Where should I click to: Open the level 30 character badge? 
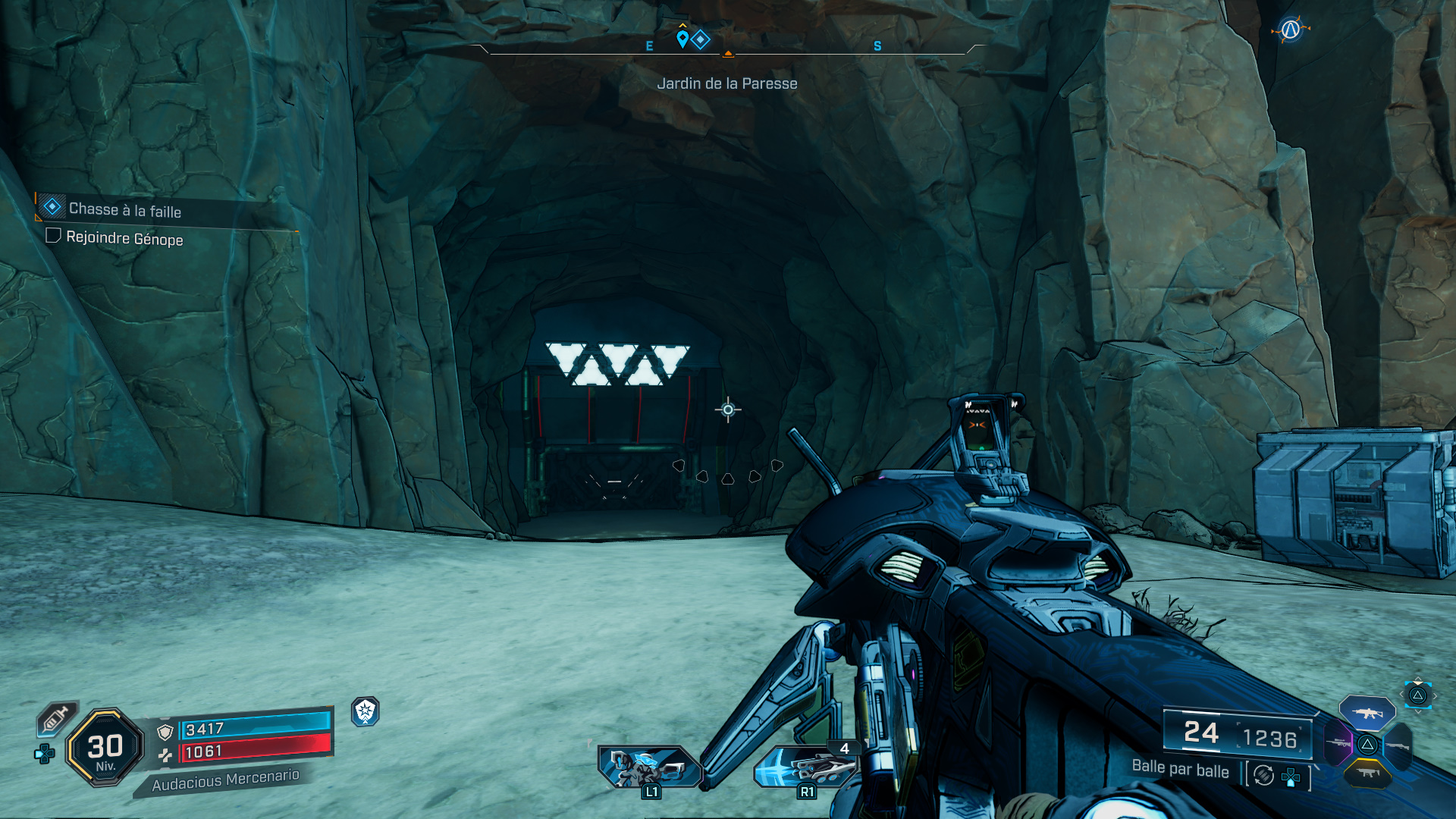(105, 748)
